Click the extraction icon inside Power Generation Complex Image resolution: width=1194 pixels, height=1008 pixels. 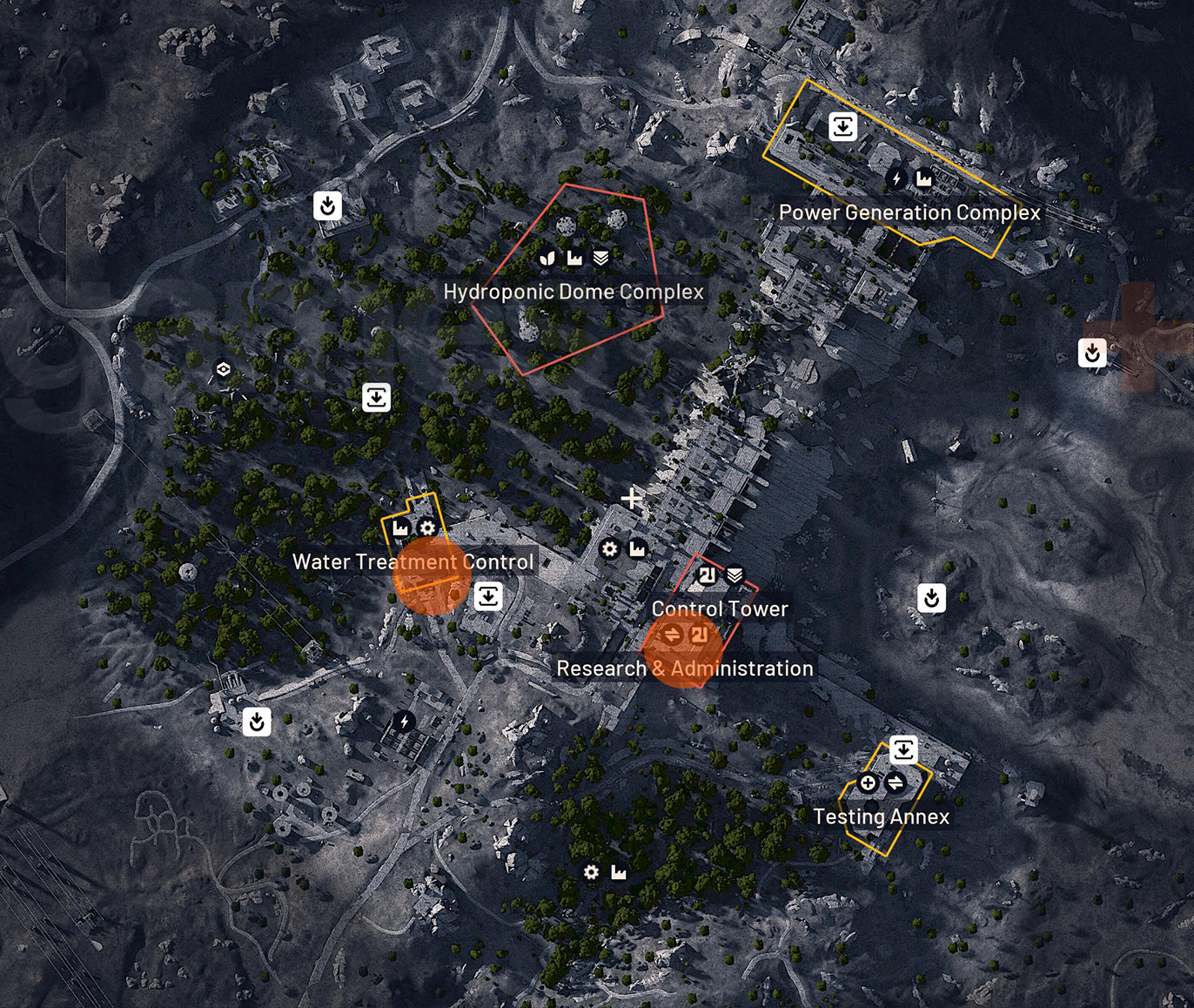coord(842,127)
